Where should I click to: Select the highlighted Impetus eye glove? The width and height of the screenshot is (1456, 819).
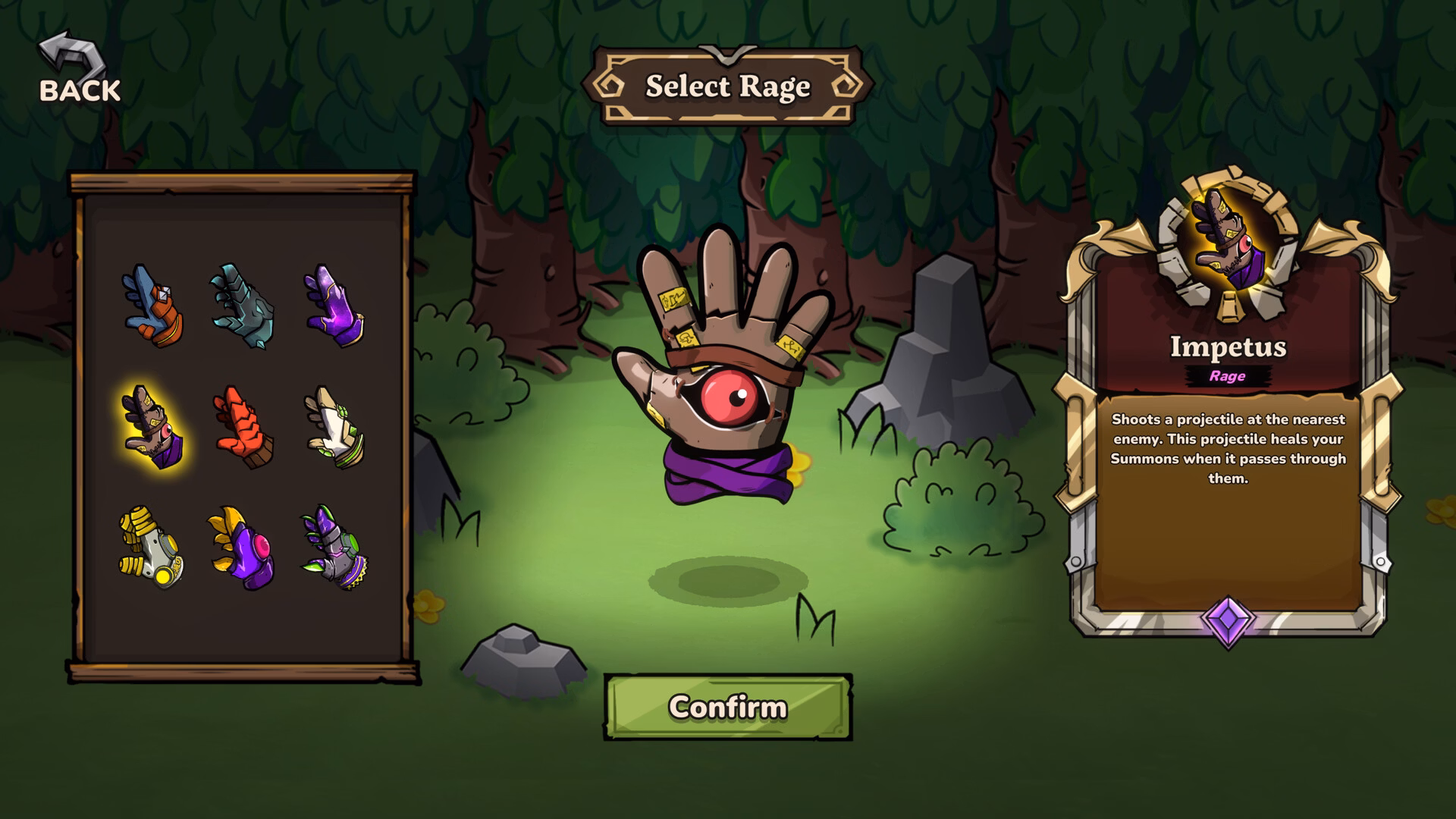click(152, 427)
